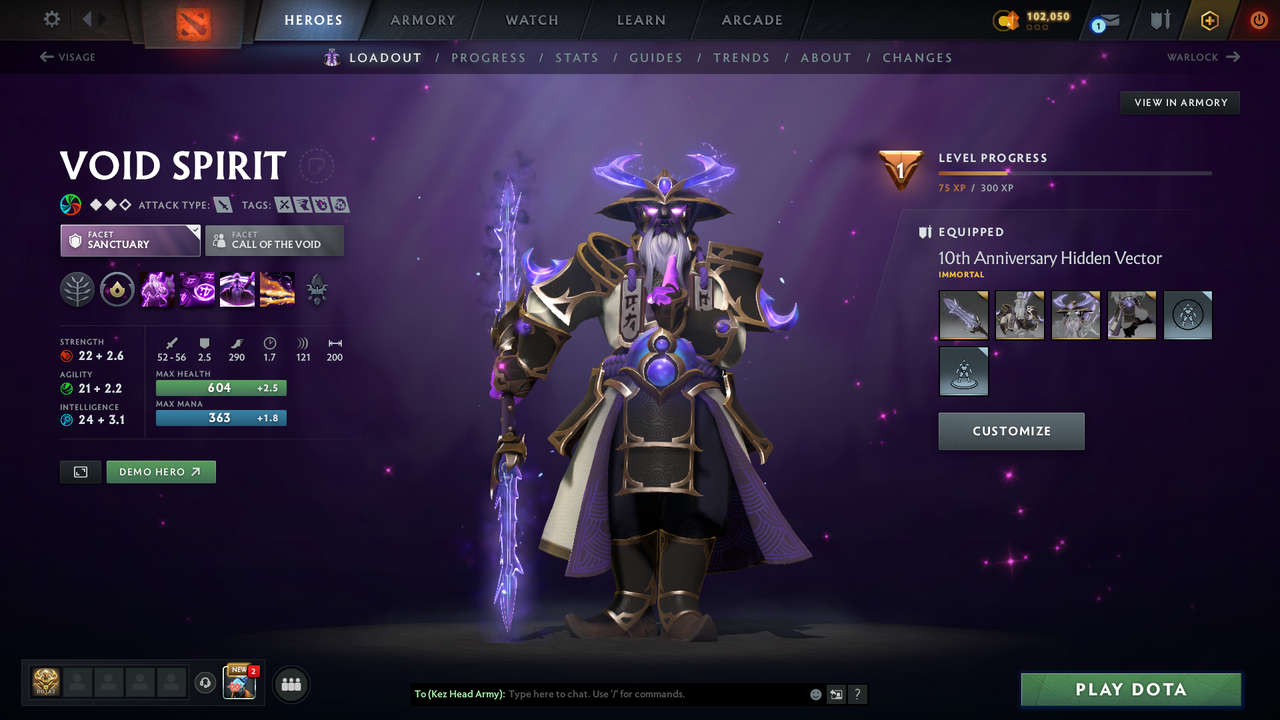Select the Immortal weapon thumbnail
The image size is (1280, 720).
point(963,315)
